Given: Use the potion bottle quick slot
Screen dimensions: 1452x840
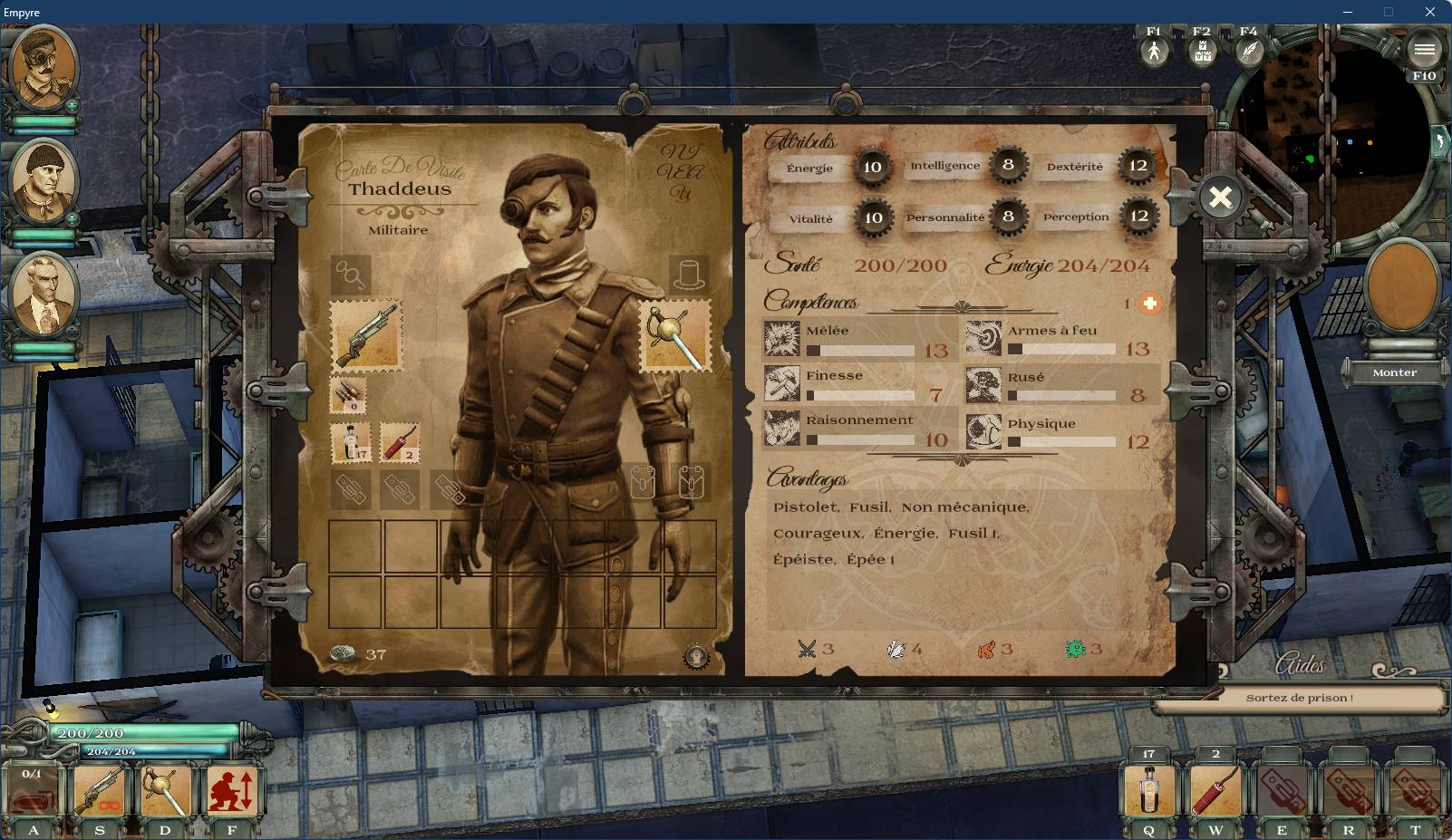Looking at the screenshot, I should [1148, 791].
